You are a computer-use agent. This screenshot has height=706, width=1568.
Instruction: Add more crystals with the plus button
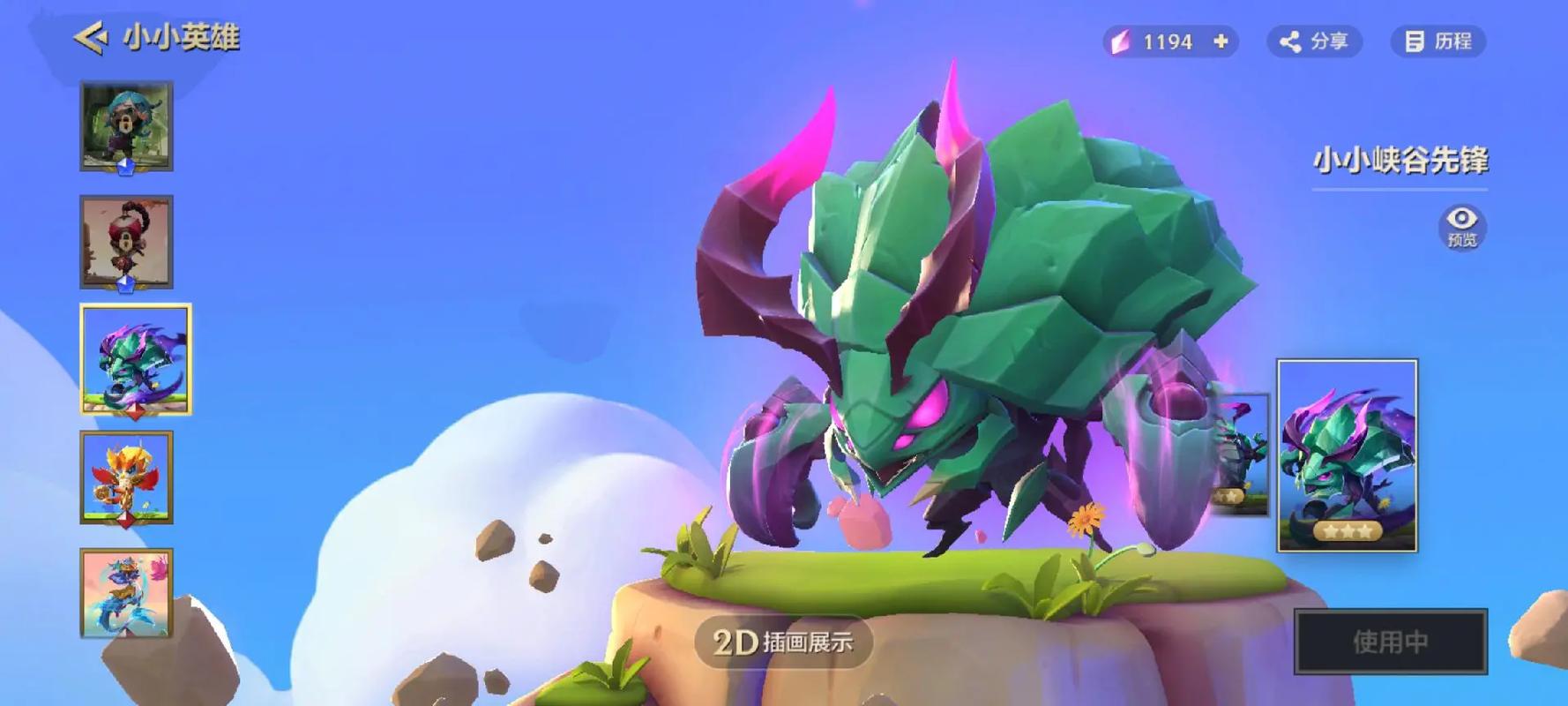pos(1221,41)
